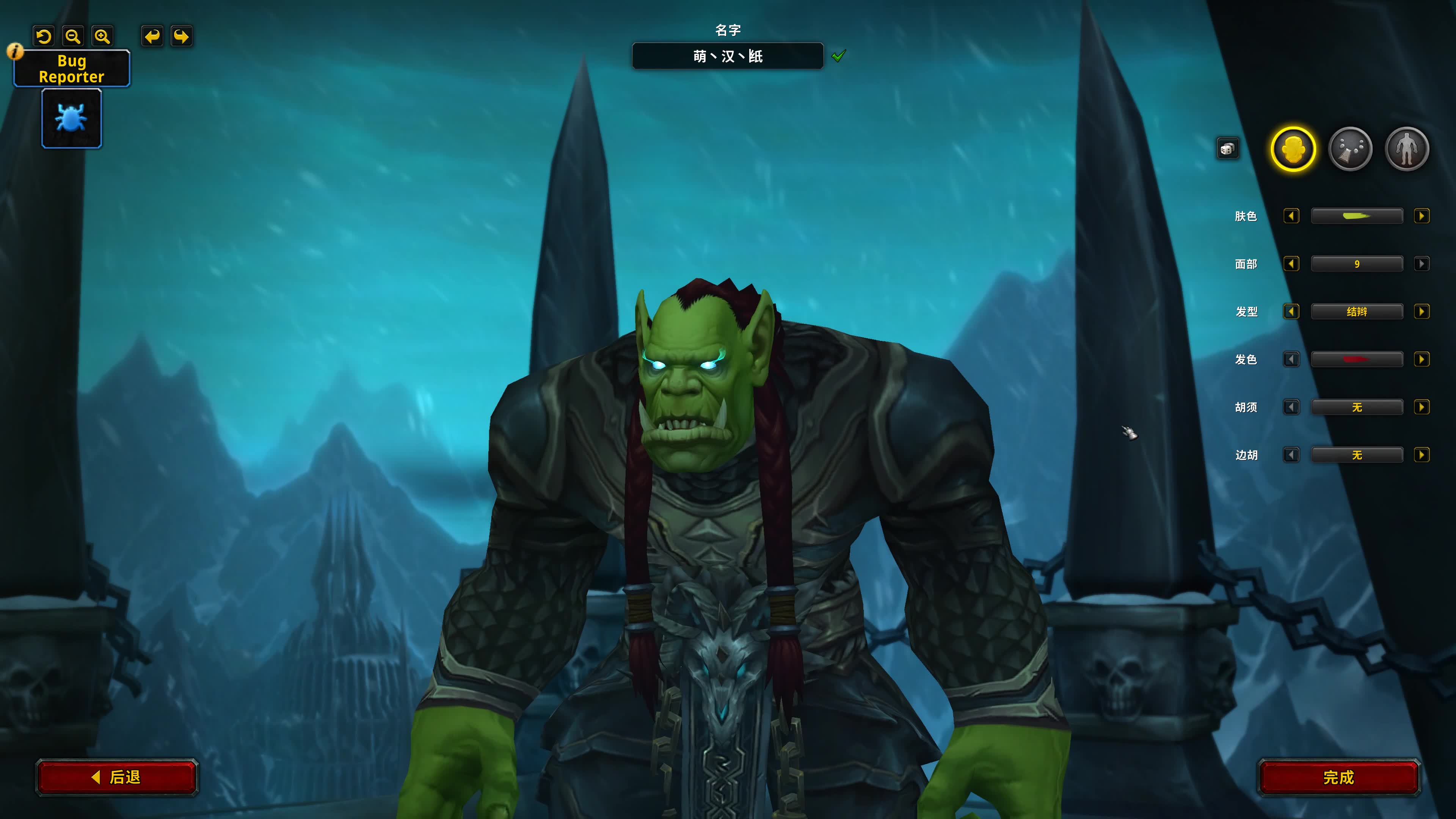This screenshot has height=819, width=1456.
Task: Switch to the accessories customization tab
Action: pos(1350,149)
